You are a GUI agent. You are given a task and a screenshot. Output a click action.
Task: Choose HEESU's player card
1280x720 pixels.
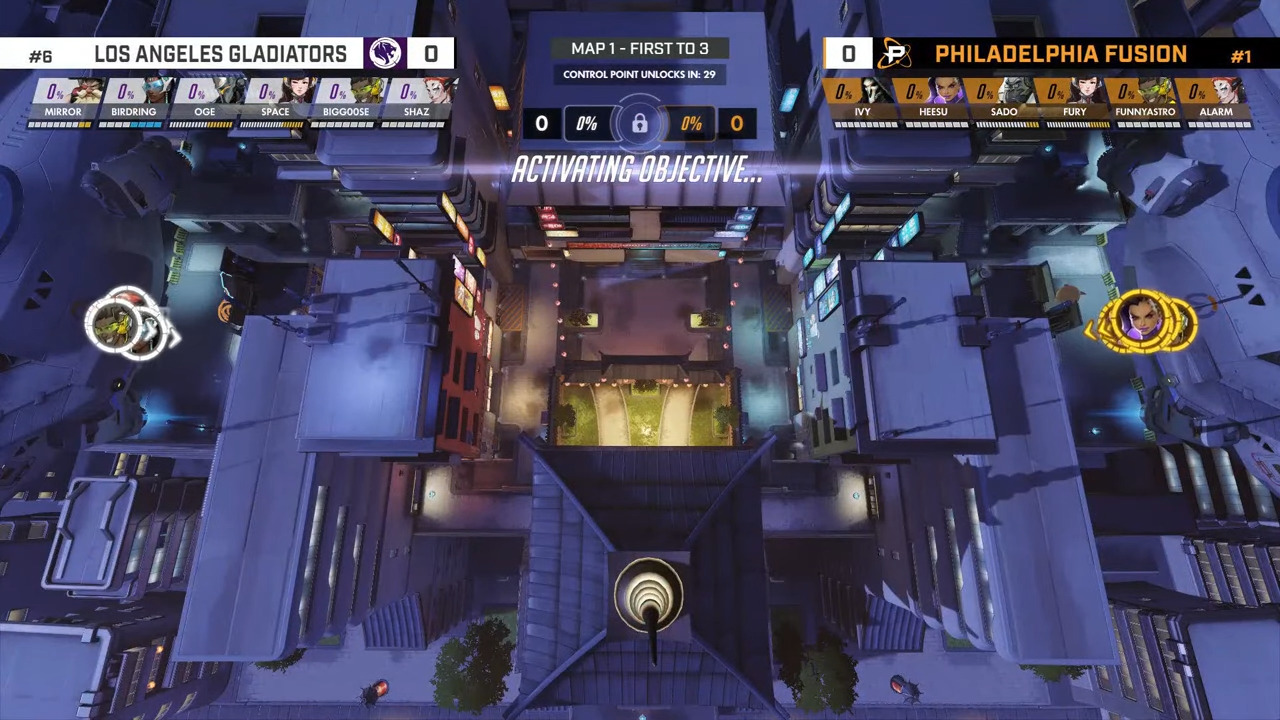[933, 102]
